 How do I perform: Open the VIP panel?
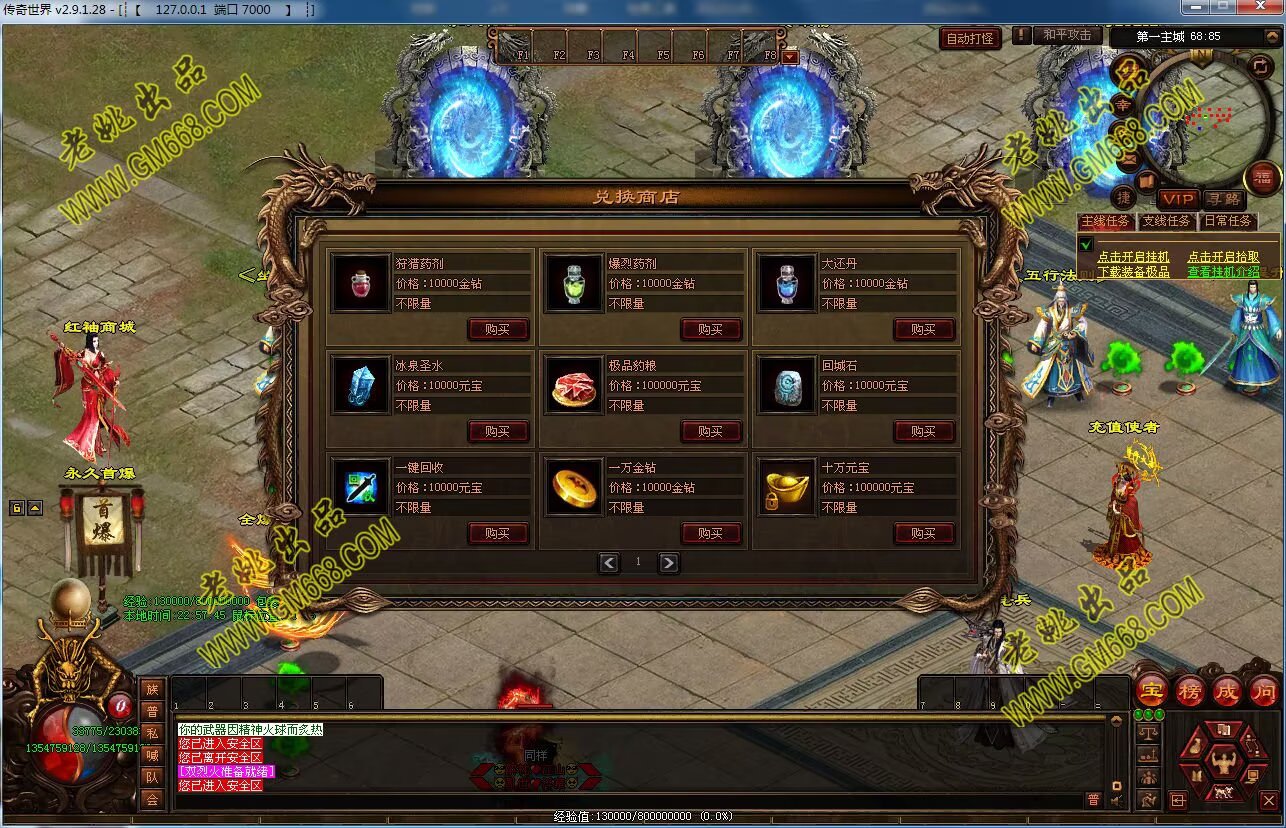pyautogui.click(x=1177, y=199)
